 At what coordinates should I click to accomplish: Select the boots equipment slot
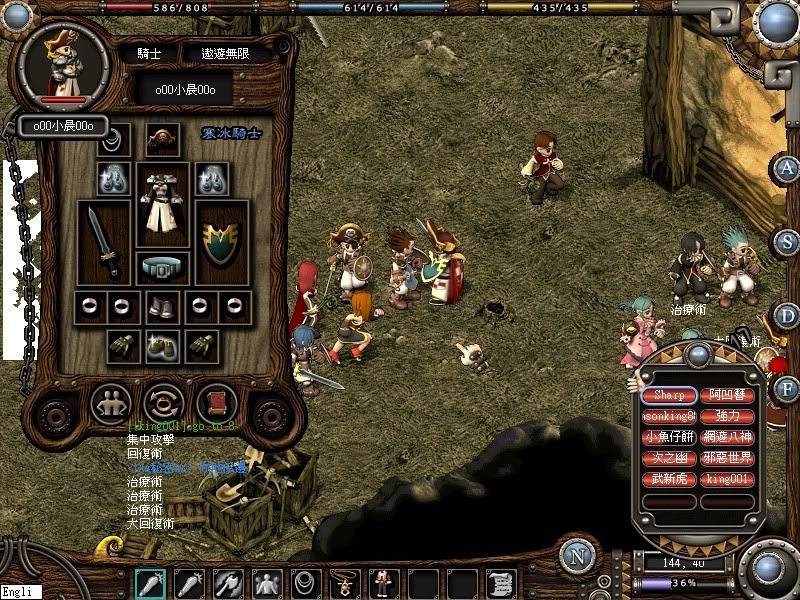(162, 307)
